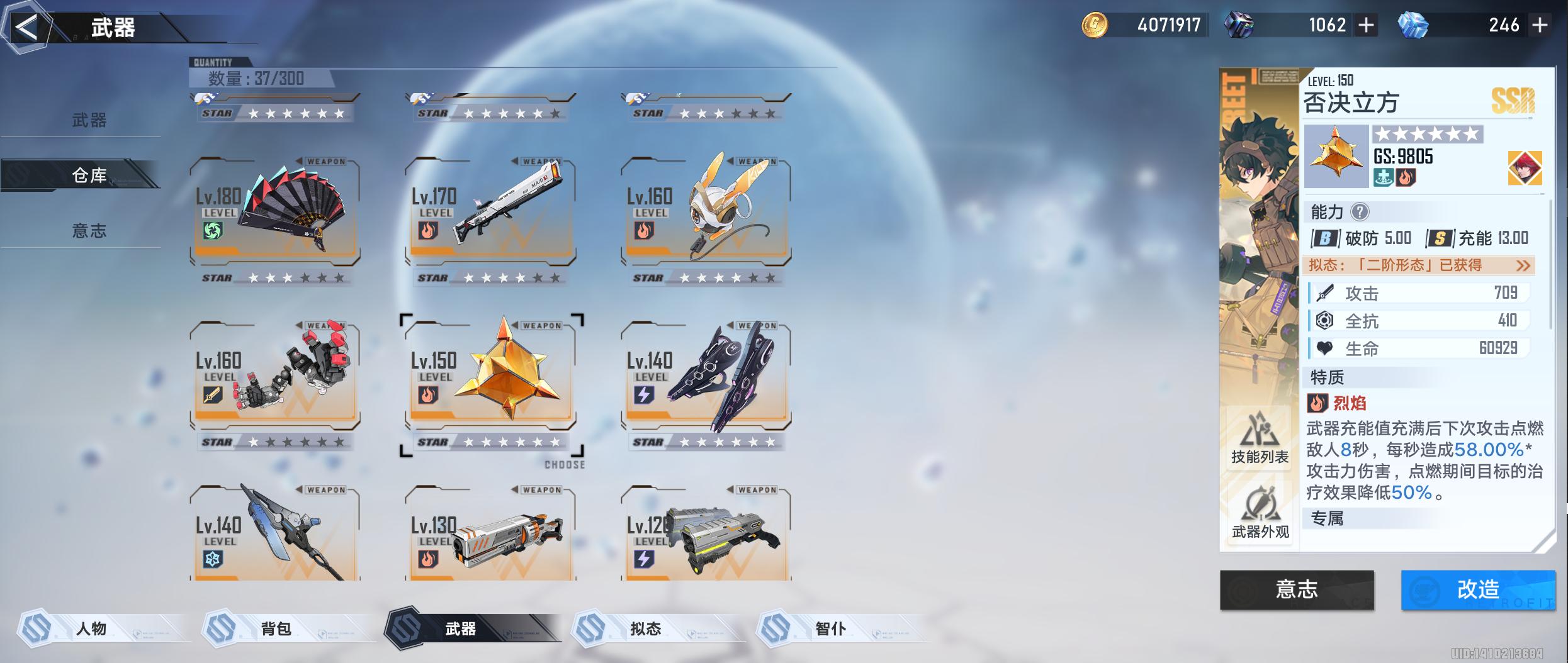Image resolution: width=1568 pixels, height=663 pixels.
Task: Add more dark cube currency
Action: (x=1366, y=25)
